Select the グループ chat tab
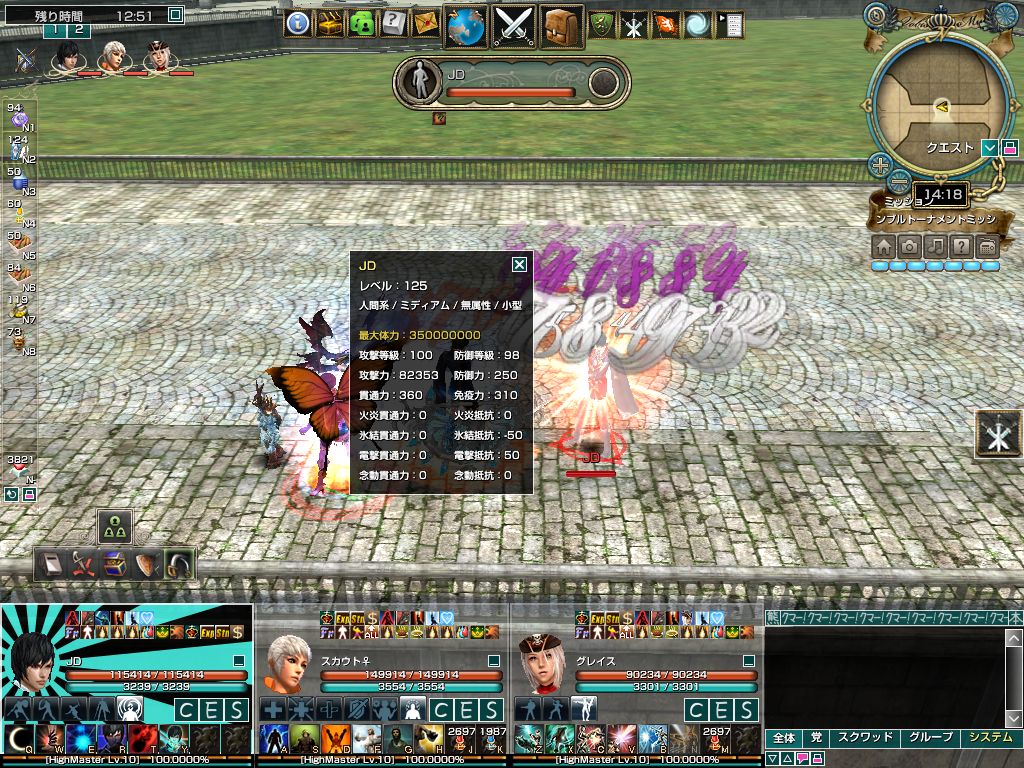Image resolution: width=1024 pixels, height=768 pixels. pyautogui.click(x=929, y=738)
